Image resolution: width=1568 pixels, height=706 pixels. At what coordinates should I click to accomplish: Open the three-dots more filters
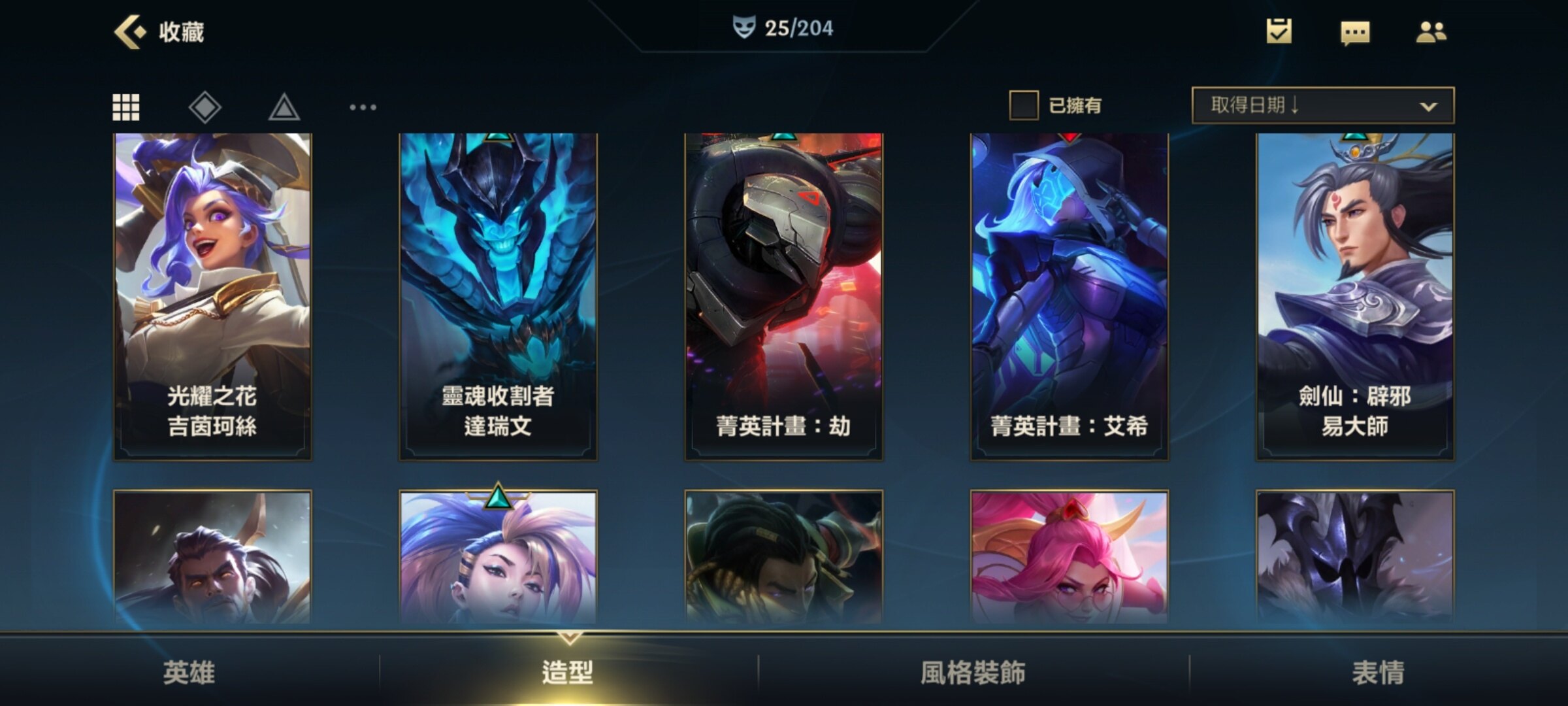pyautogui.click(x=363, y=107)
